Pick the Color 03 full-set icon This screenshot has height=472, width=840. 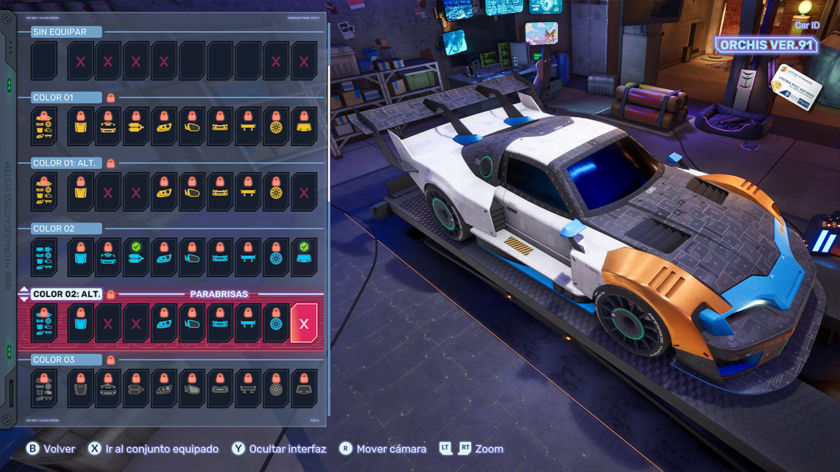pos(44,389)
